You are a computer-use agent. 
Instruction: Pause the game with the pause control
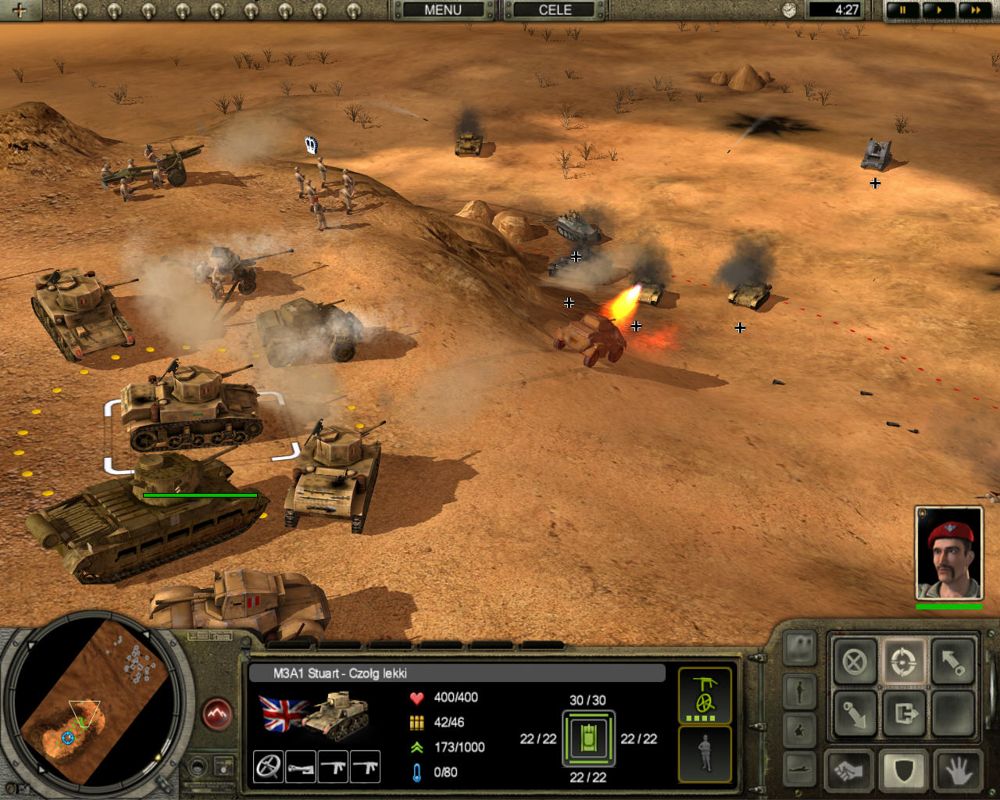tap(905, 10)
